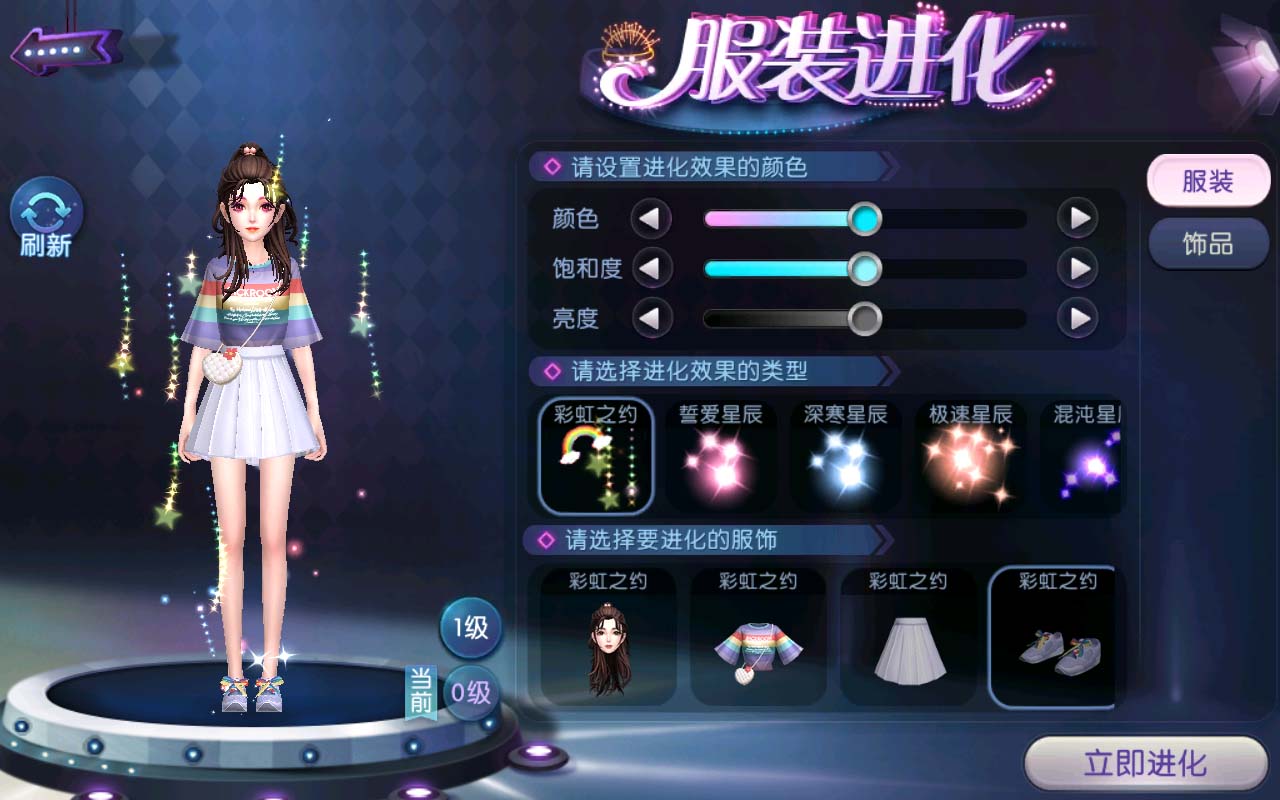Click the 颜色 slider handle
The width and height of the screenshot is (1280, 800).
(x=864, y=218)
